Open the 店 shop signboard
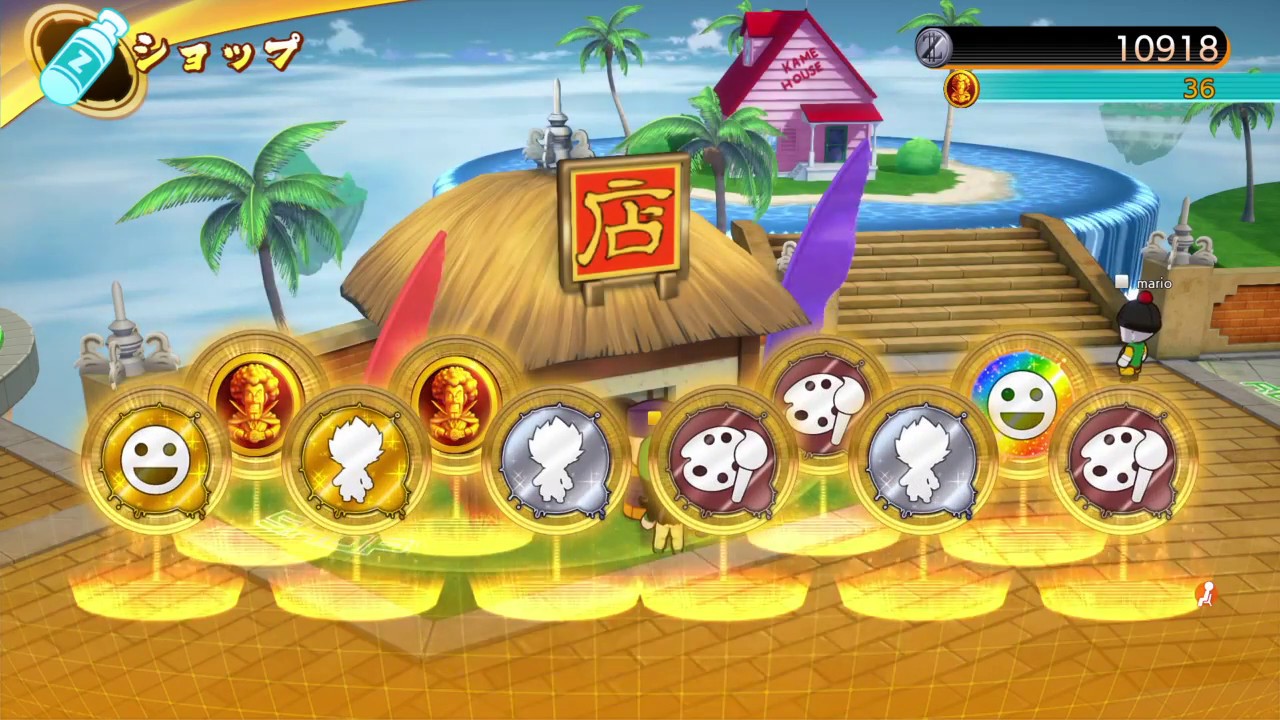The height and width of the screenshot is (720, 1280). pyautogui.click(x=620, y=220)
